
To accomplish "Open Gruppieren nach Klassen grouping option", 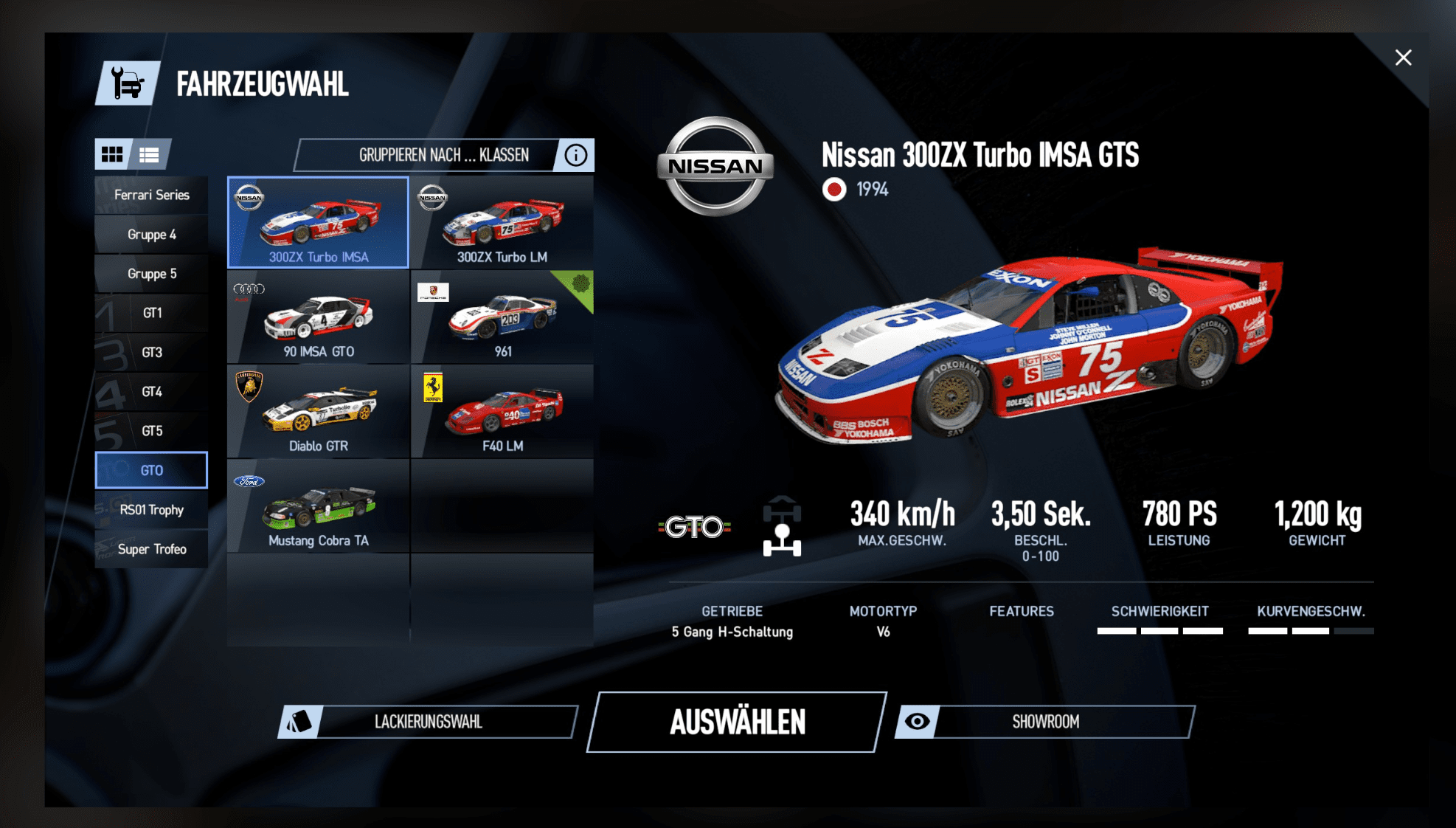I will pos(428,155).
